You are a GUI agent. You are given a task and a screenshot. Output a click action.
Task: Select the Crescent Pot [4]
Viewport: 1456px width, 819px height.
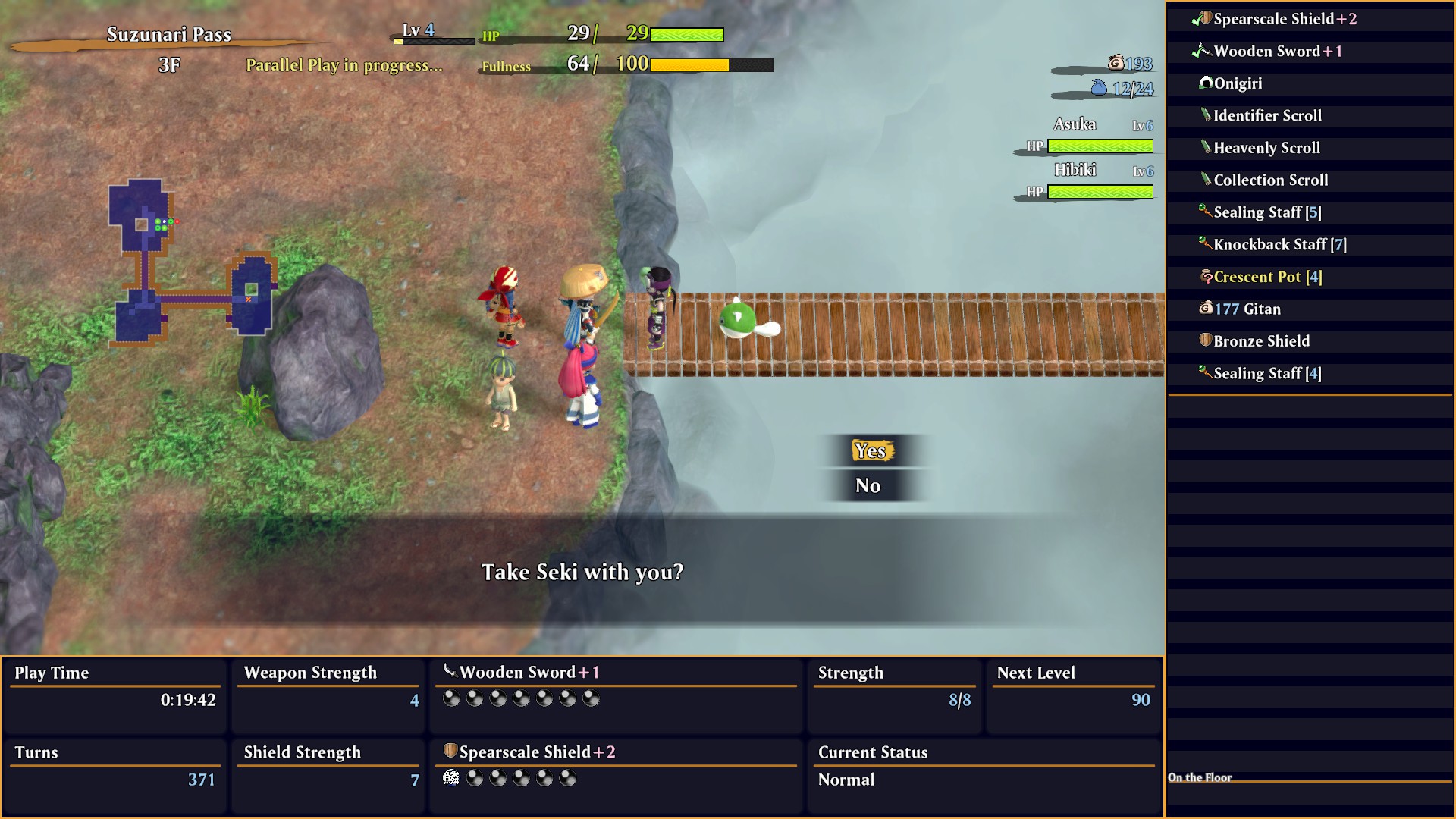1267,277
